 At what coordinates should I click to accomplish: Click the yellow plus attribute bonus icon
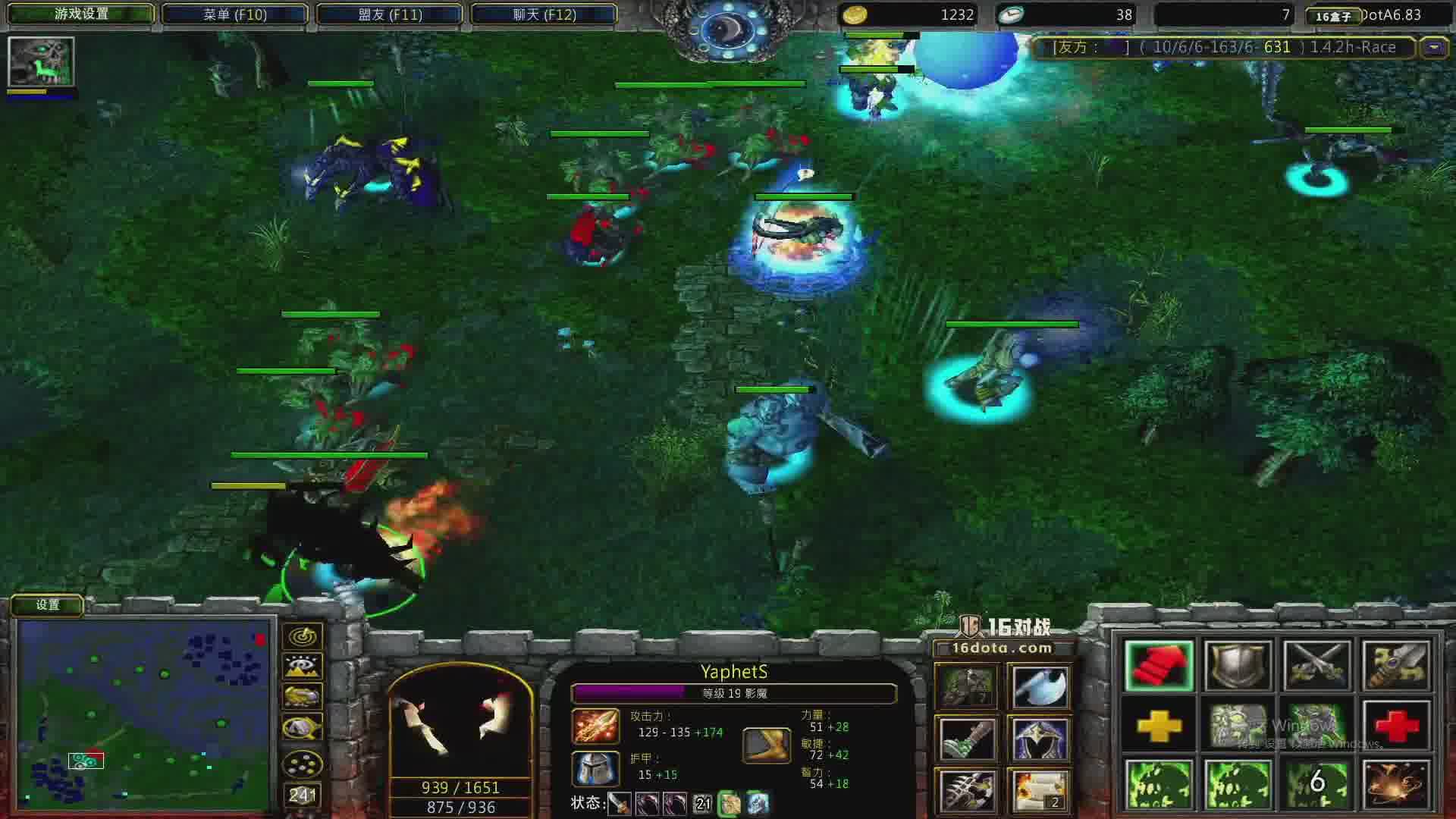(1159, 726)
